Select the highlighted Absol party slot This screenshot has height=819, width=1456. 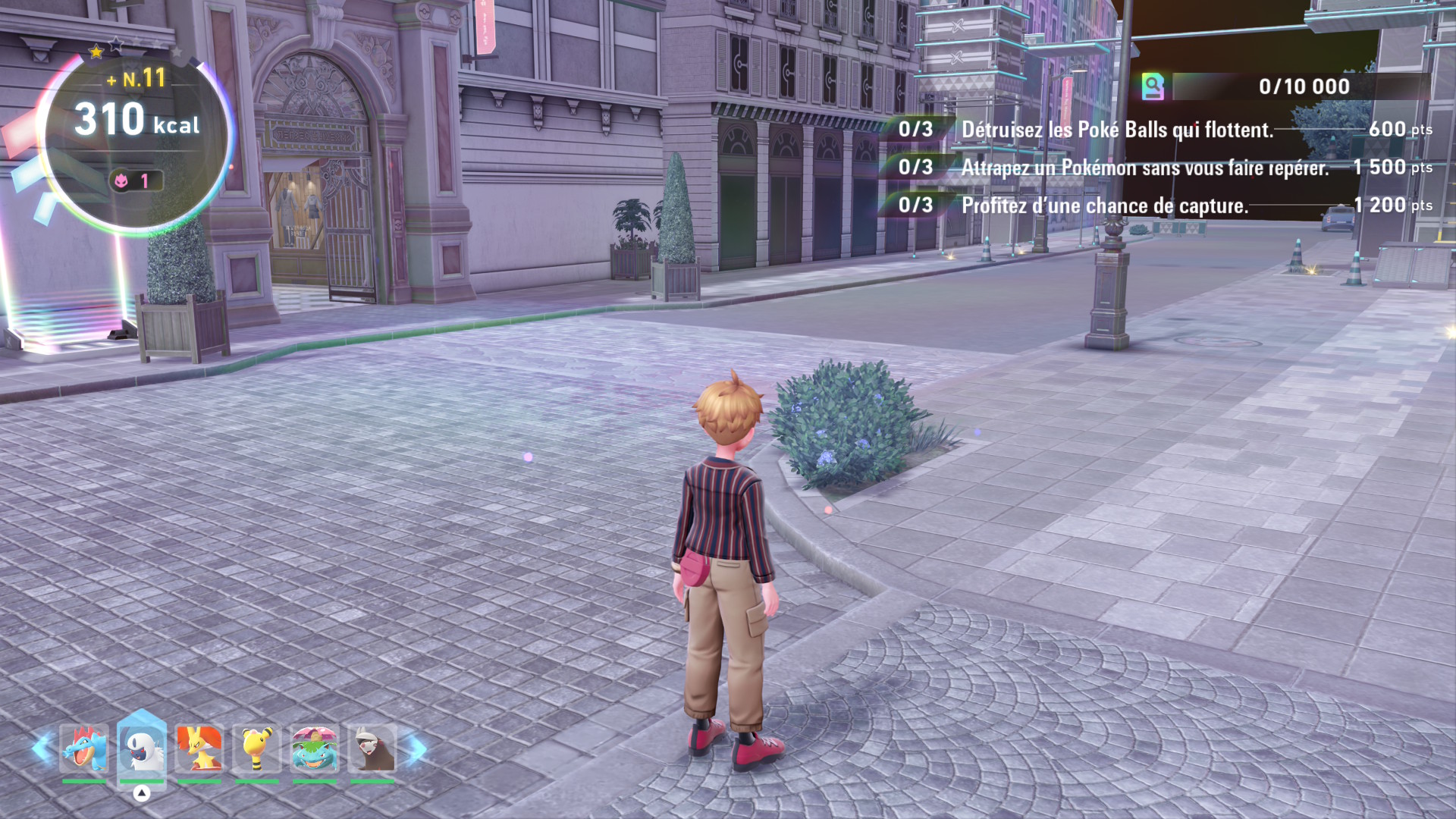[x=142, y=748]
